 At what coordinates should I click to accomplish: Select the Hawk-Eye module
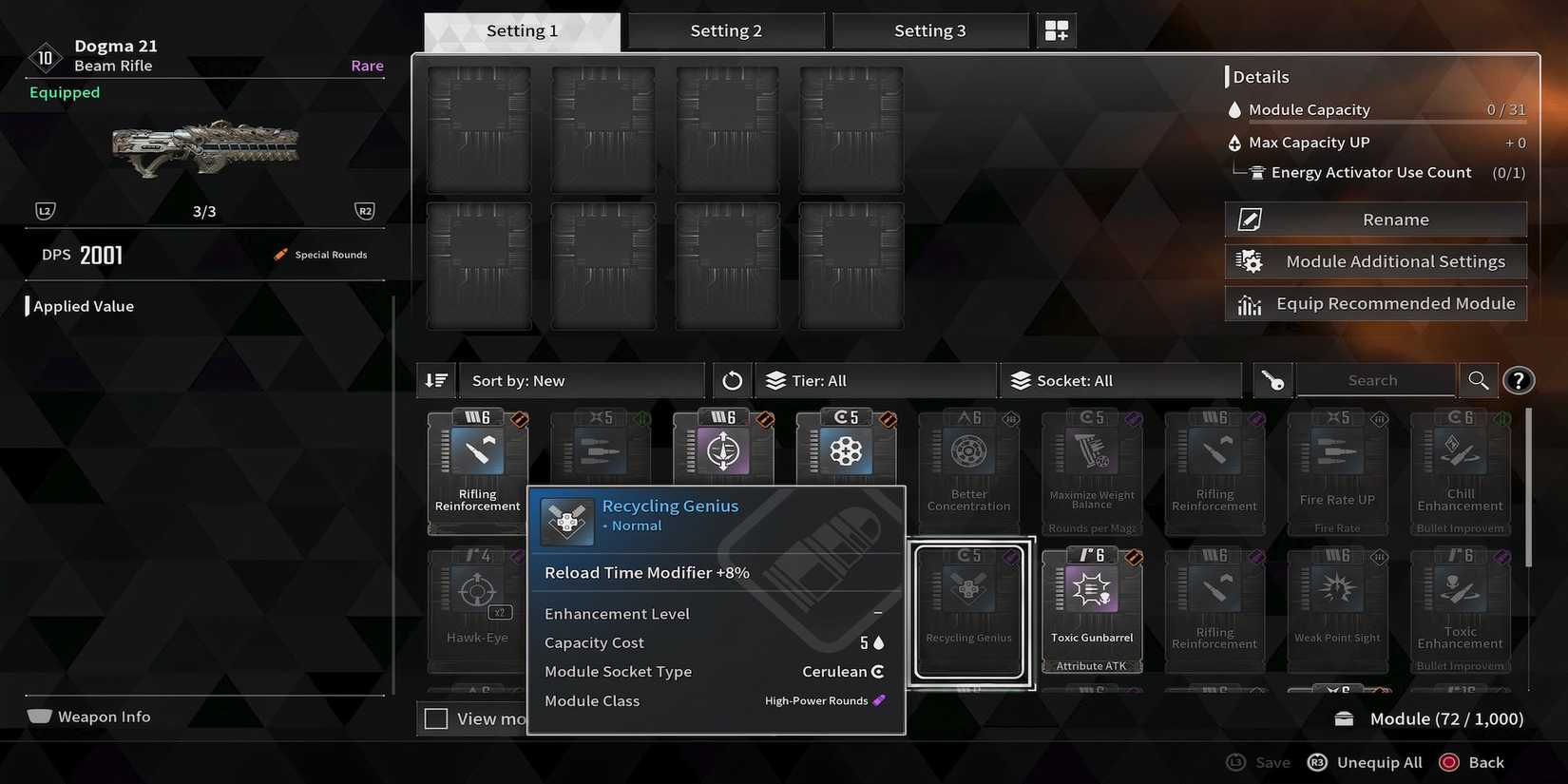pos(476,608)
